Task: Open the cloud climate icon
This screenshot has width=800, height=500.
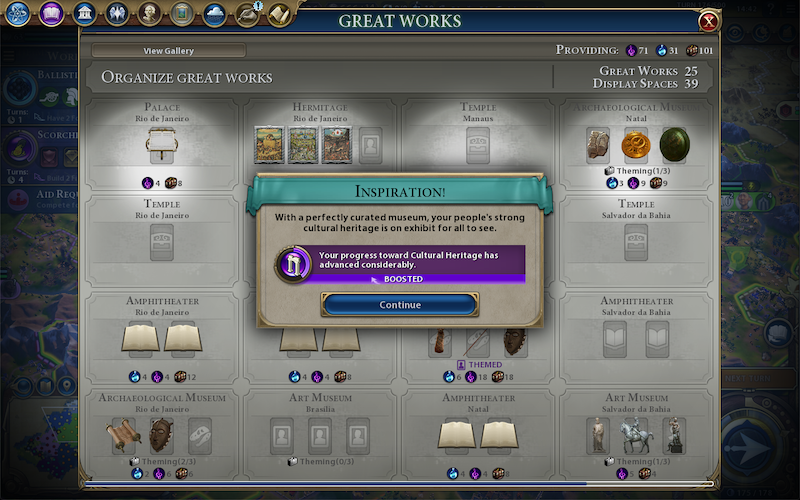Action: [214, 14]
